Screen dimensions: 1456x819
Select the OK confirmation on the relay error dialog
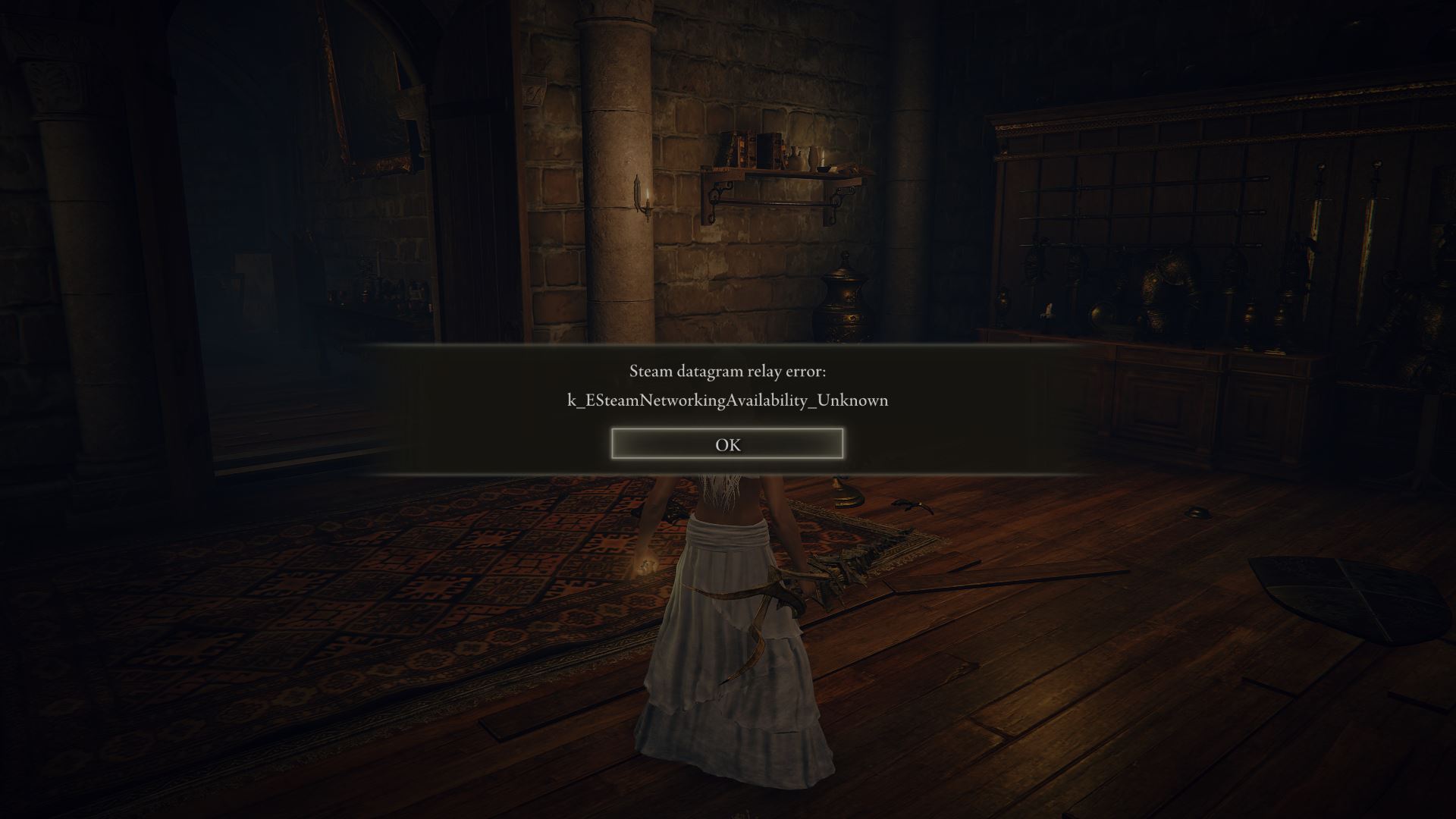click(x=726, y=445)
